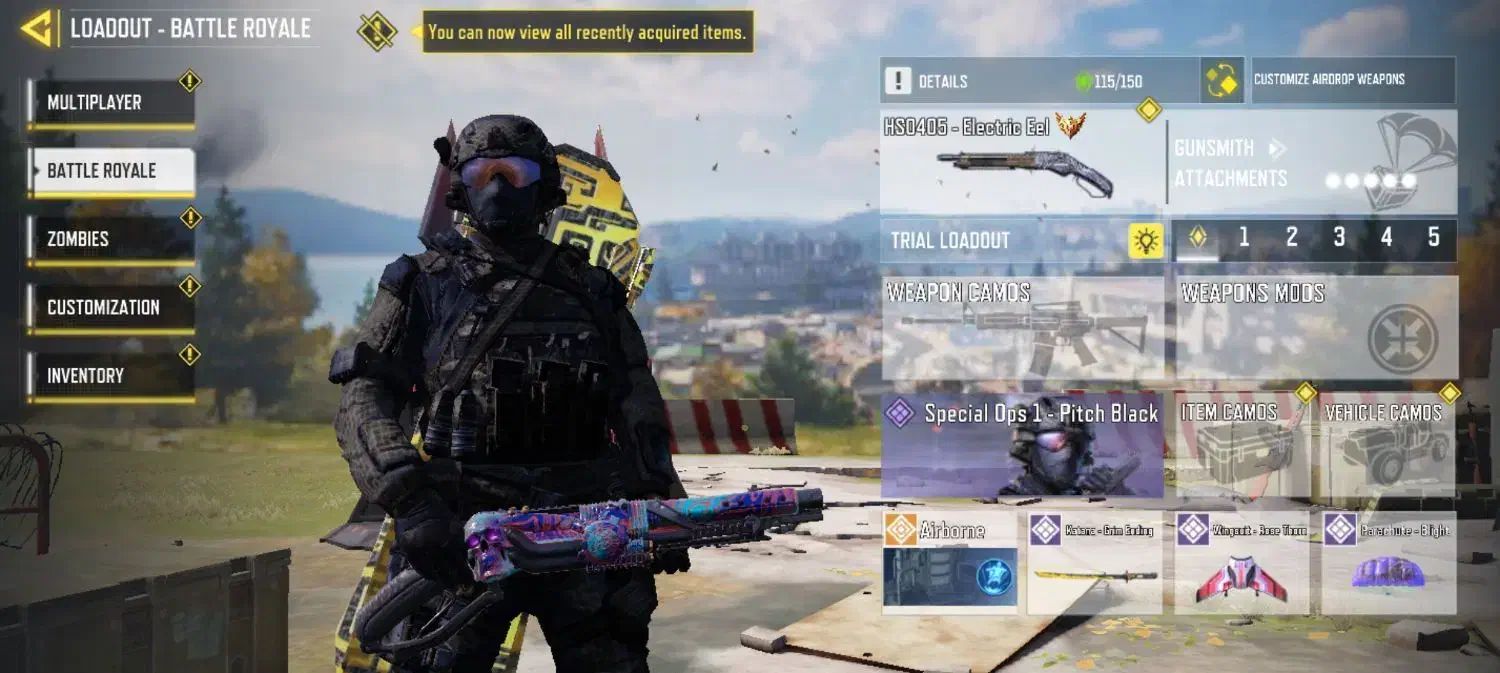This screenshot has width=1500, height=673.
Task: Select Special Ops 1 Pitch Black operator
Action: [x=1022, y=445]
